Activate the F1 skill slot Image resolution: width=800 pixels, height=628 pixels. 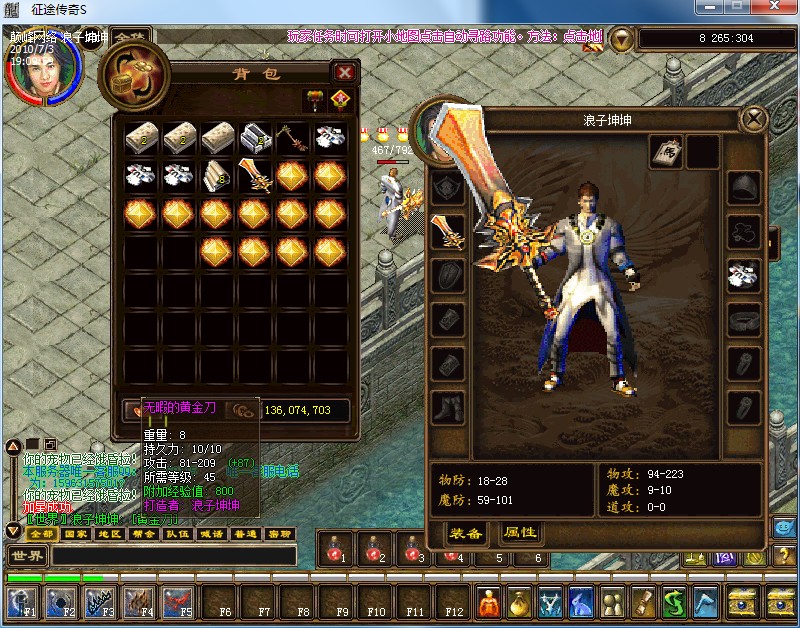(x=22, y=602)
